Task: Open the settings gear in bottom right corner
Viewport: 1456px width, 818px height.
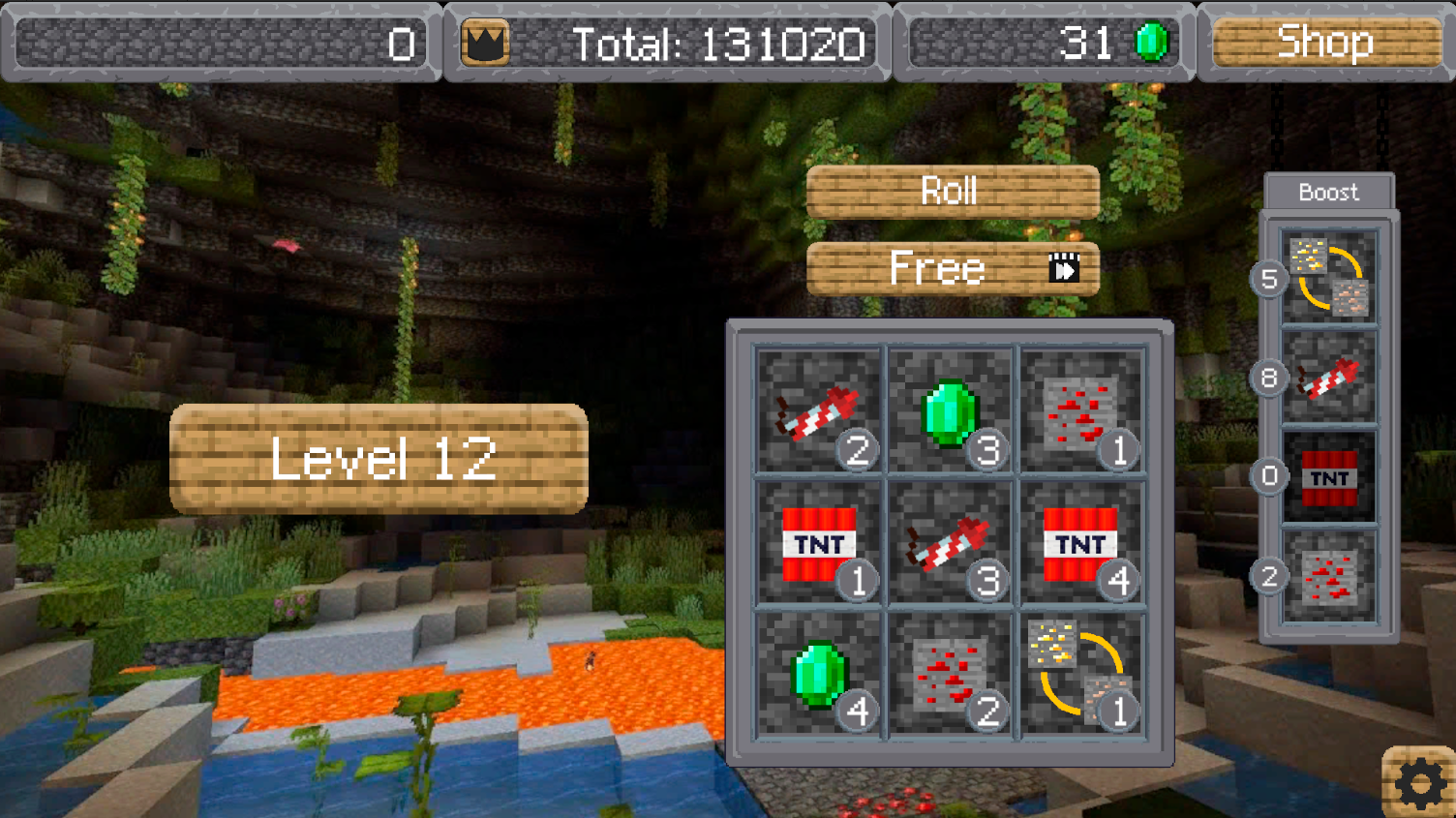Action: point(1420,780)
